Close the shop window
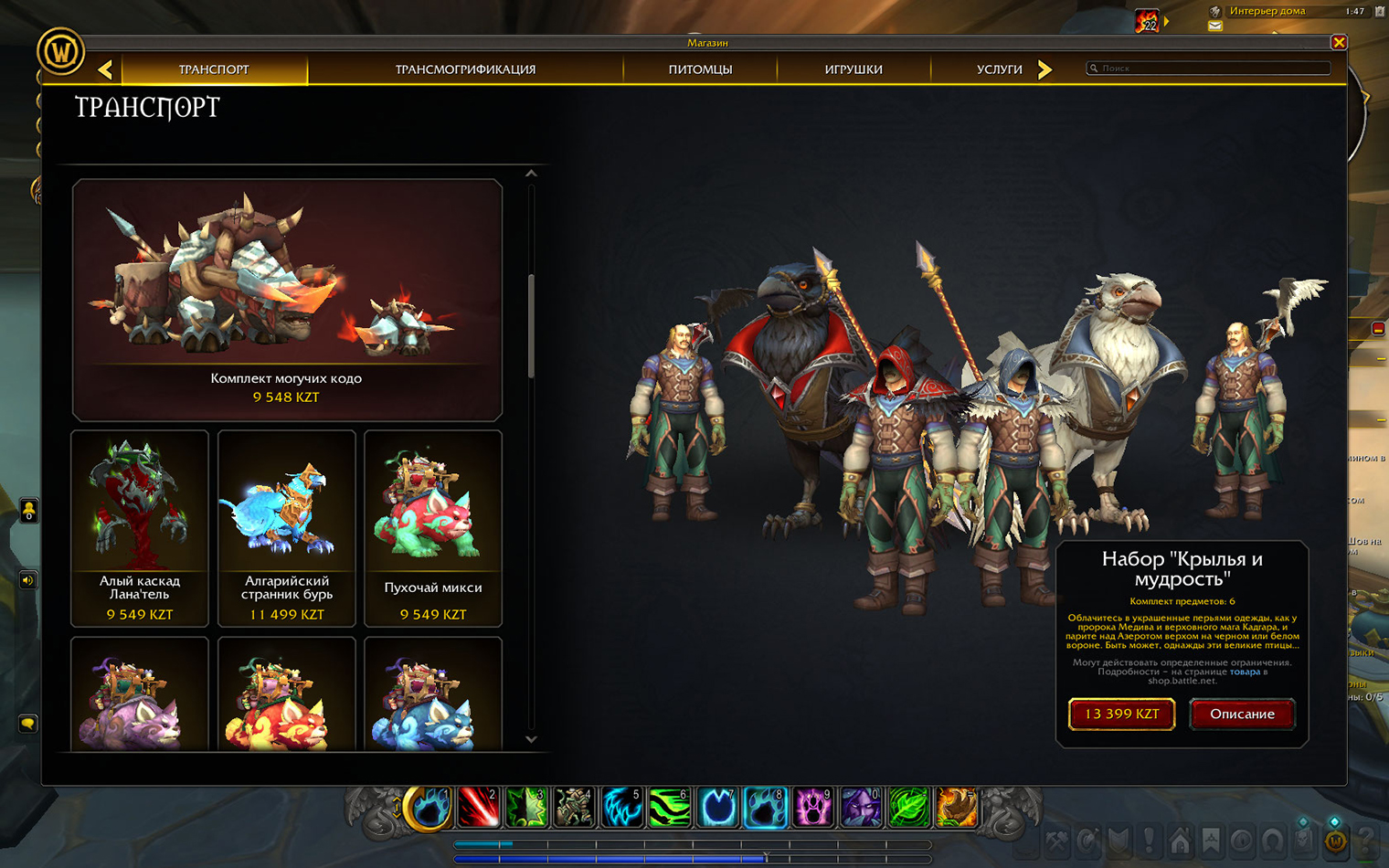1389x868 pixels. (1339, 42)
